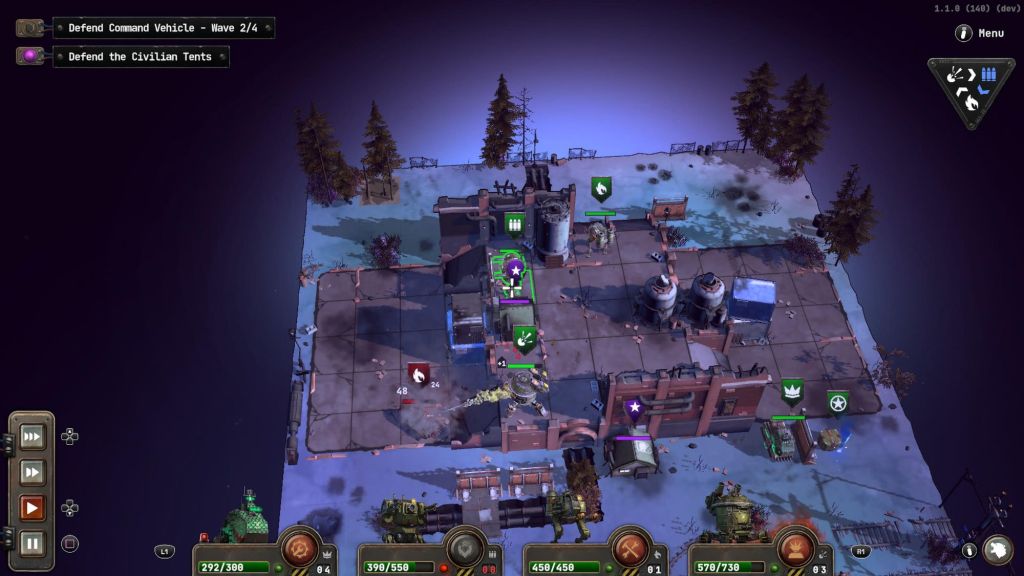Viewport: 1024px width, 576px height.
Task: Pause the game
Action: pos(32,544)
